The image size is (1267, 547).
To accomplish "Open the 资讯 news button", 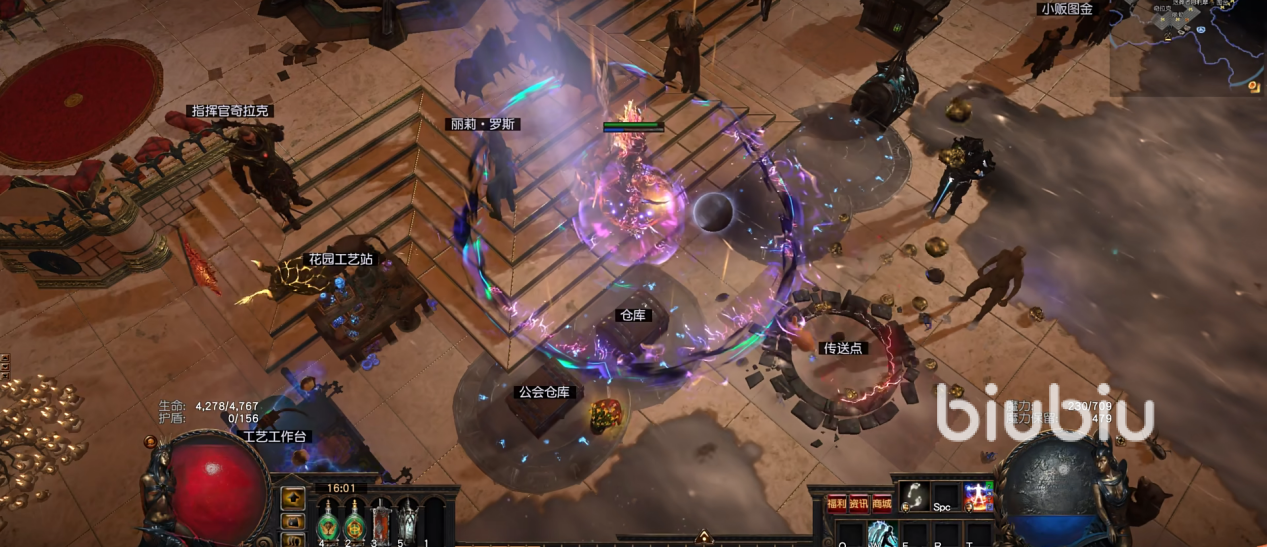I will click(859, 503).
